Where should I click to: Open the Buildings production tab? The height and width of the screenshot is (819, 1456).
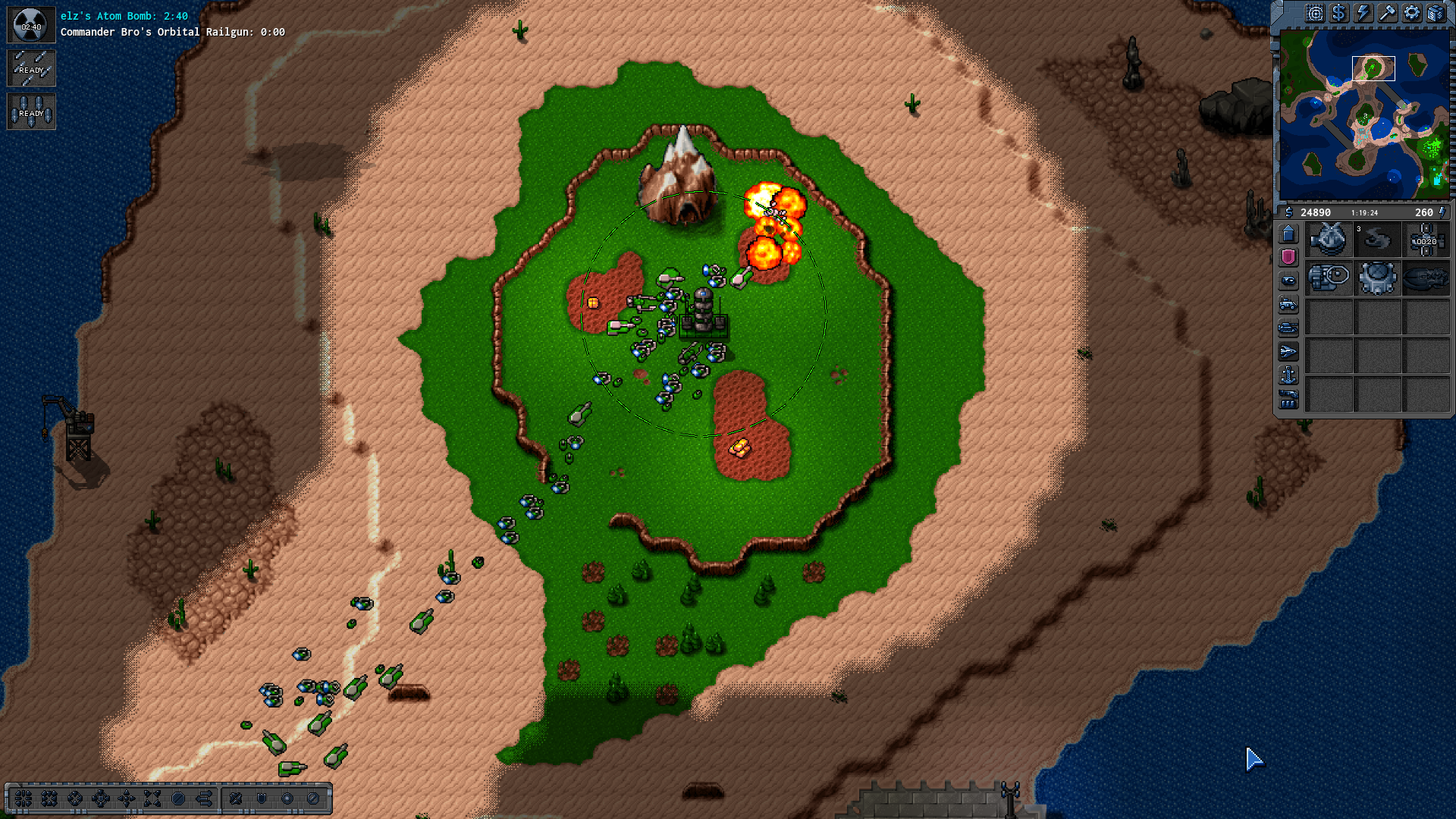(x=1288, y=234)
